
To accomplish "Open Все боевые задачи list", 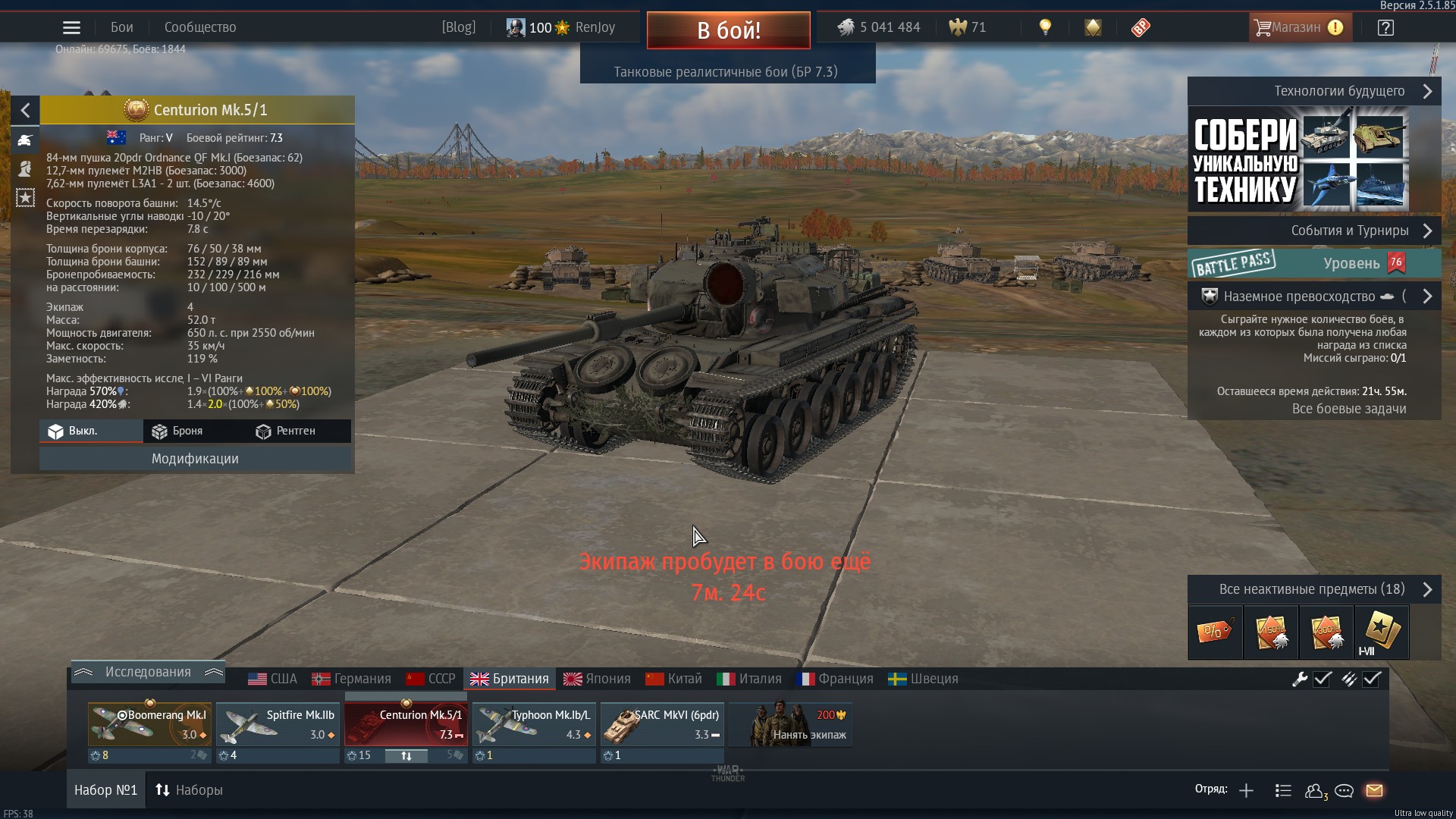I will point(1348,409).
